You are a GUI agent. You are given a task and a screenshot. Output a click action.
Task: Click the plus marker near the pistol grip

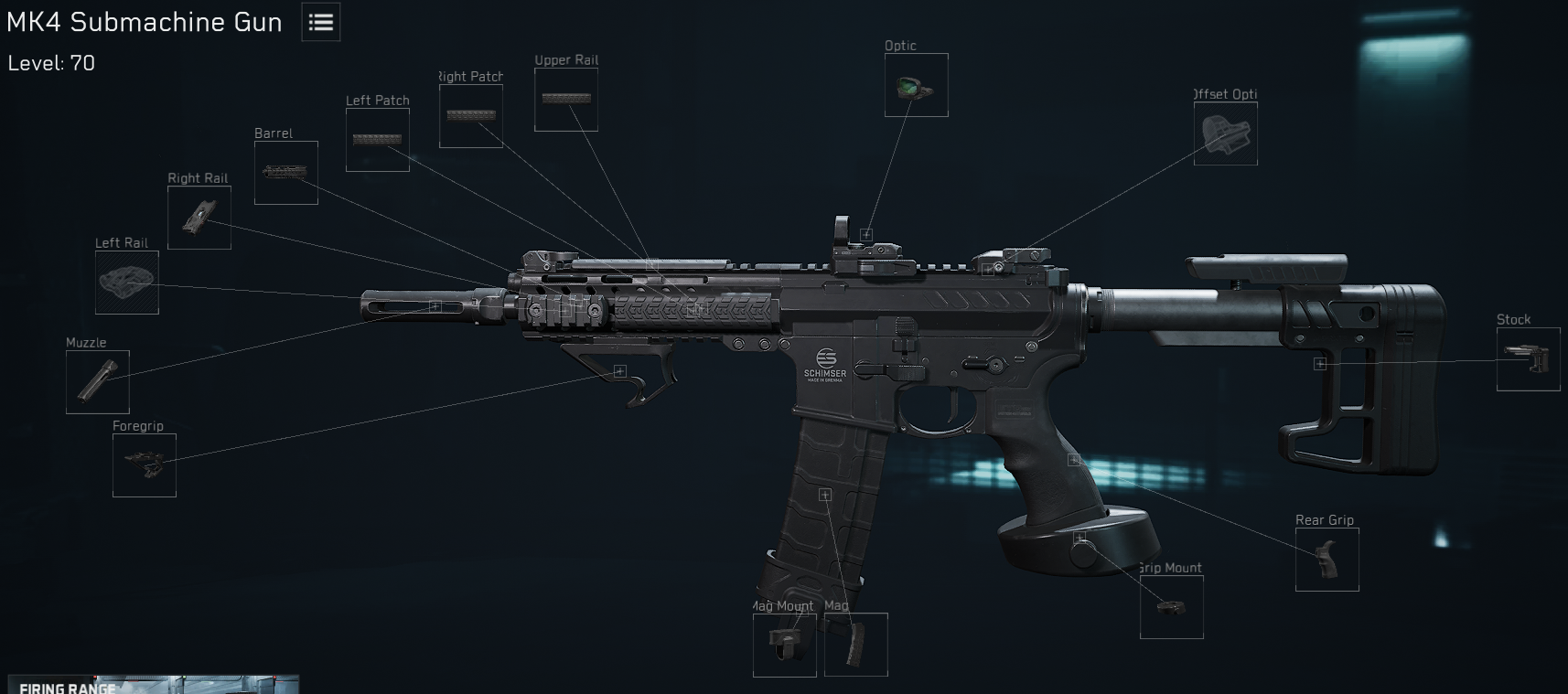(x=1072, y=460)
